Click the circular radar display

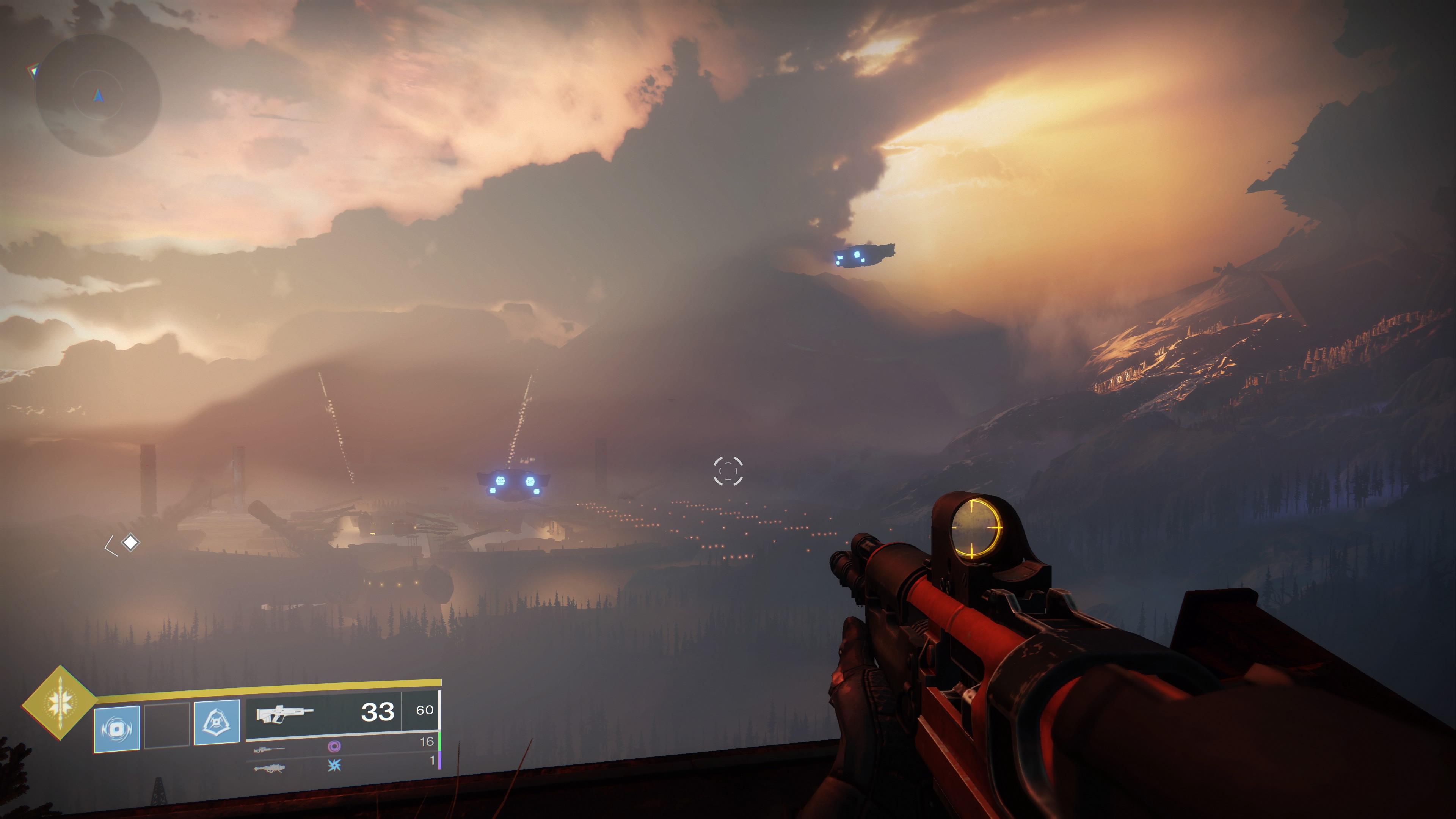[98, 96]
